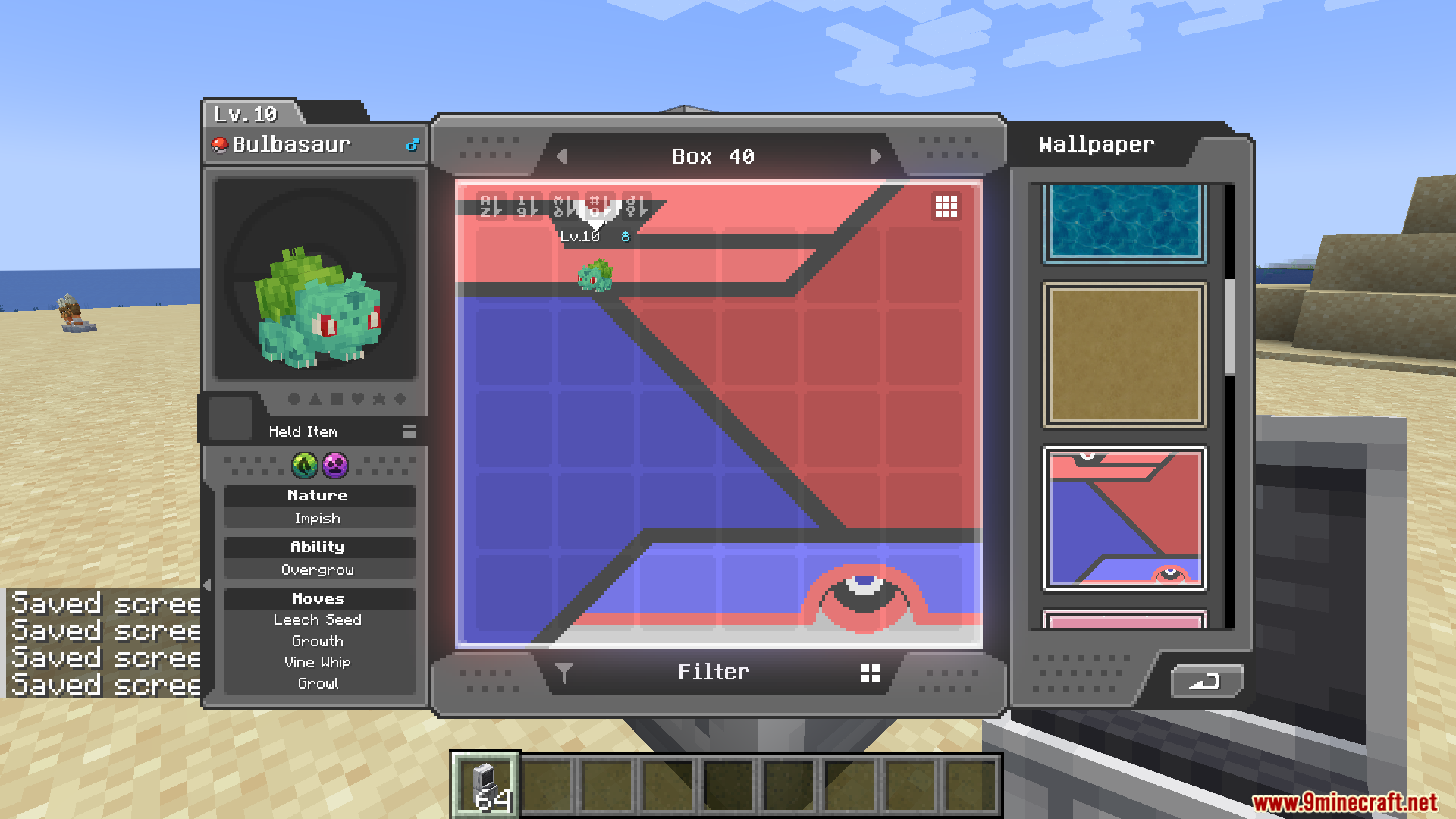Toggle the heart mark for Bulbasaur

coord(358,400)
